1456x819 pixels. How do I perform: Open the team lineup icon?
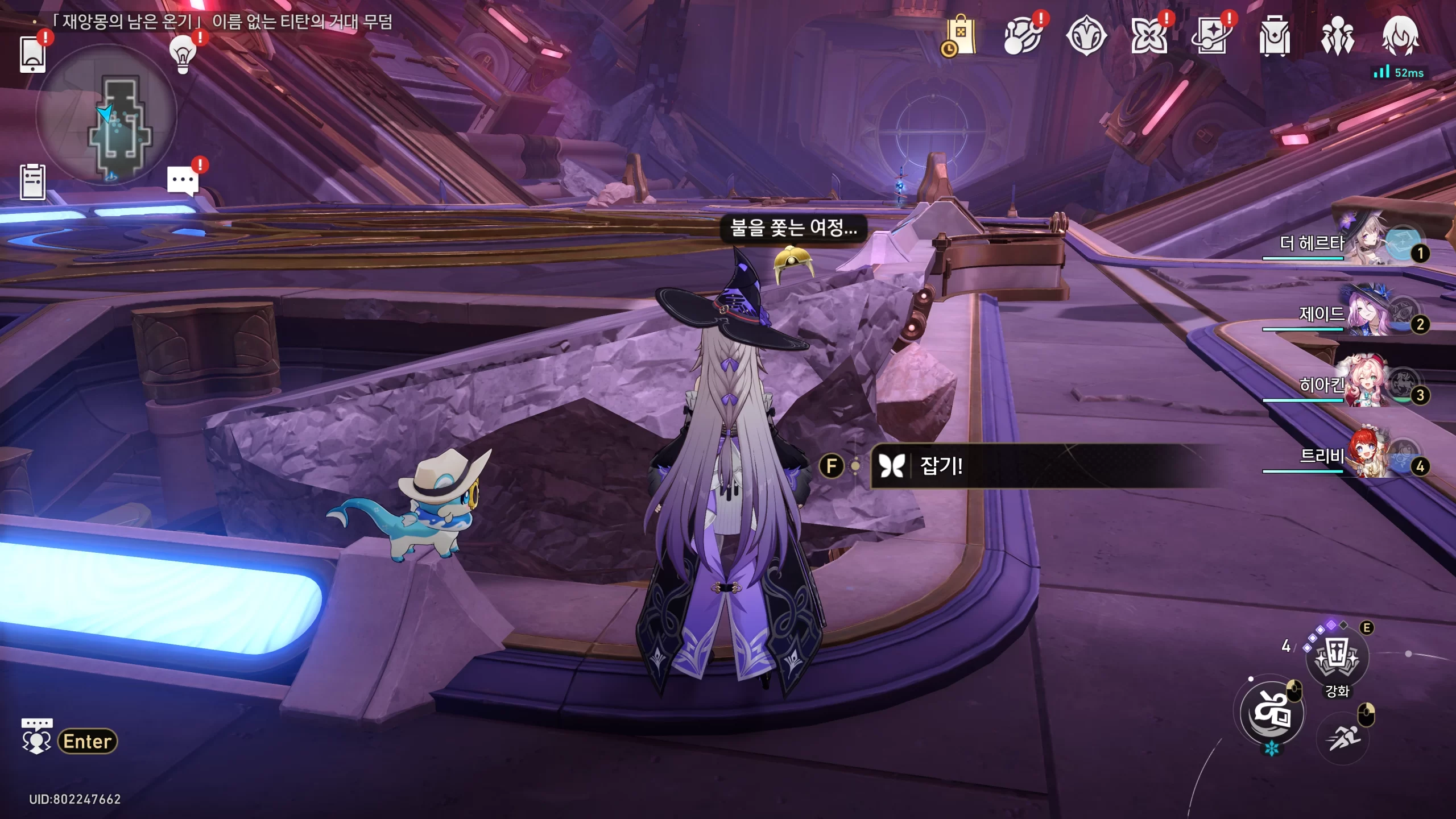(1337, 36)
